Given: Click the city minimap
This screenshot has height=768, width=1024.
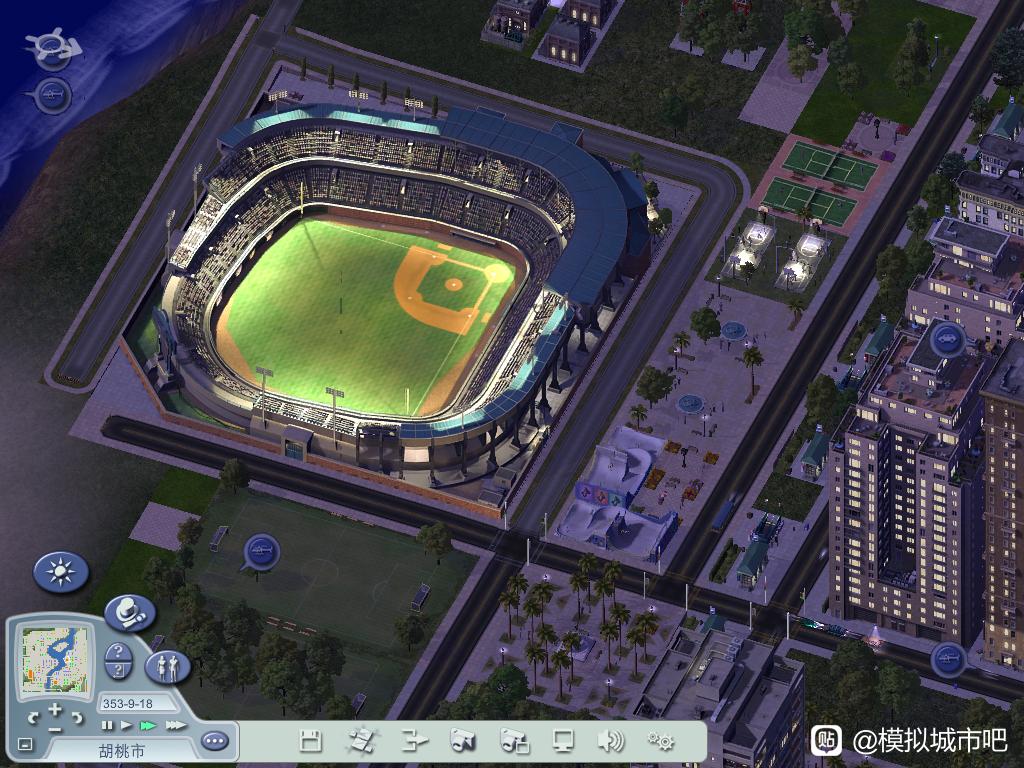Looking at the screenshot, I should click(x=55, y=661).
